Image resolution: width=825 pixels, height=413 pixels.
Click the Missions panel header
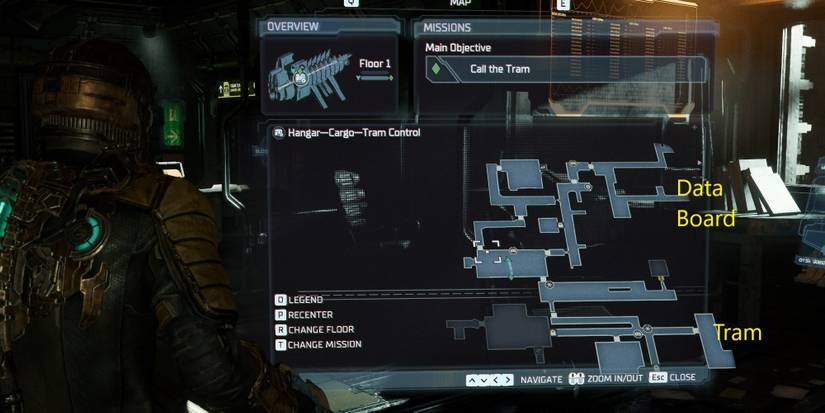pos(447,27)
